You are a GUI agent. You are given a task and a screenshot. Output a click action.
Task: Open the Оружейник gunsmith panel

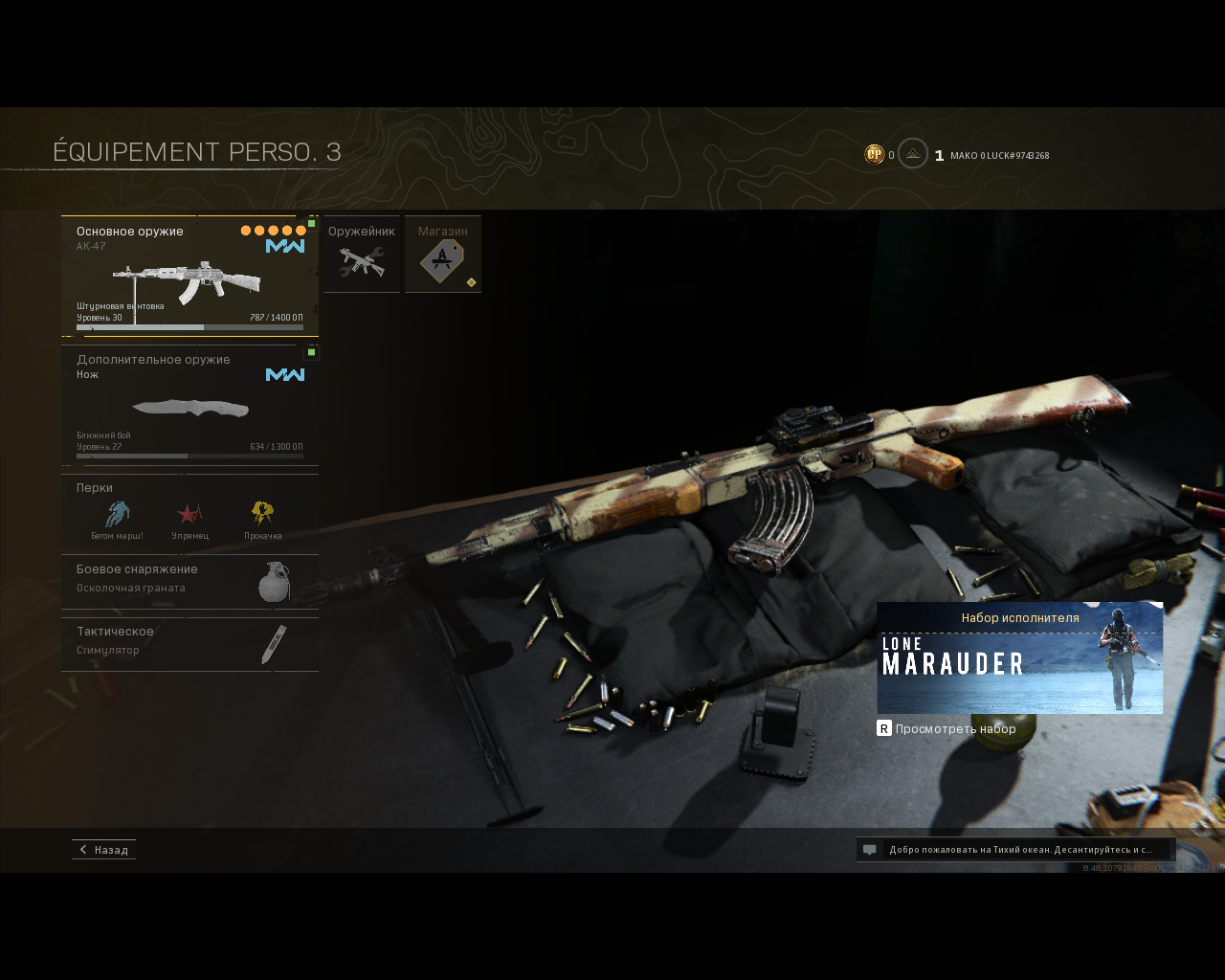click(362, 255)
